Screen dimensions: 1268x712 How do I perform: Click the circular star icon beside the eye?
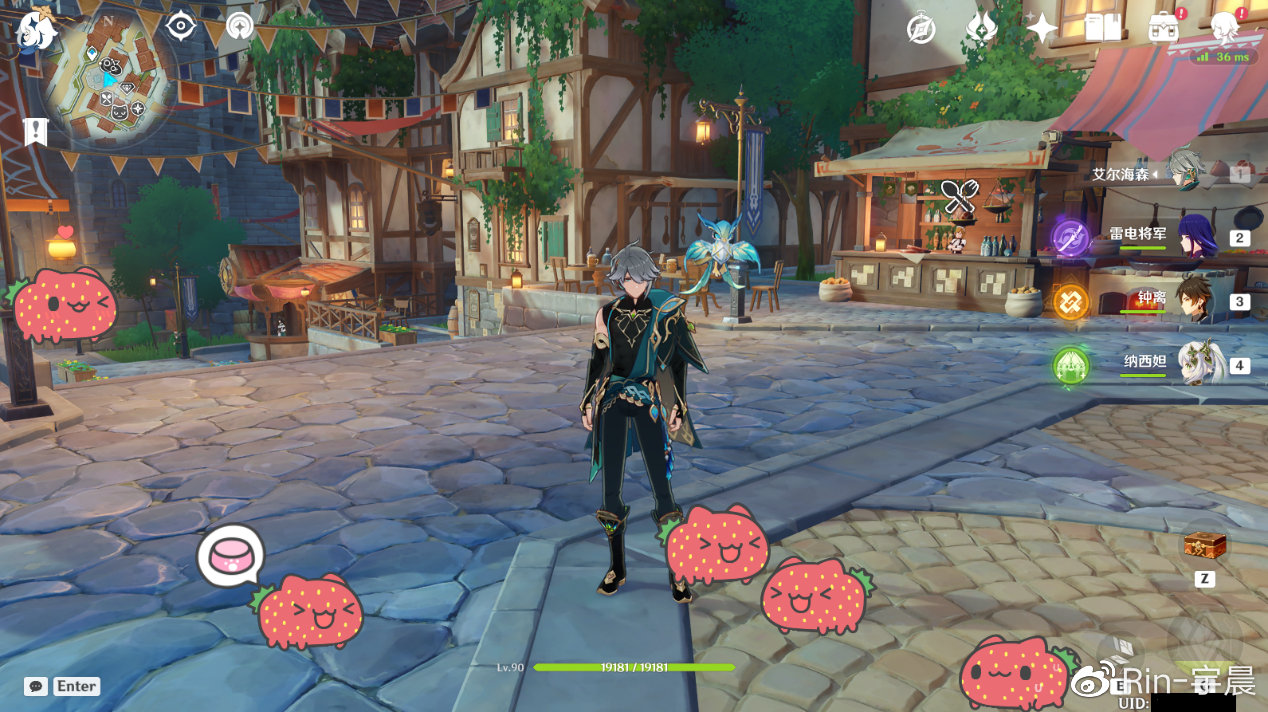pyautogui.click(x=240, y=26)
